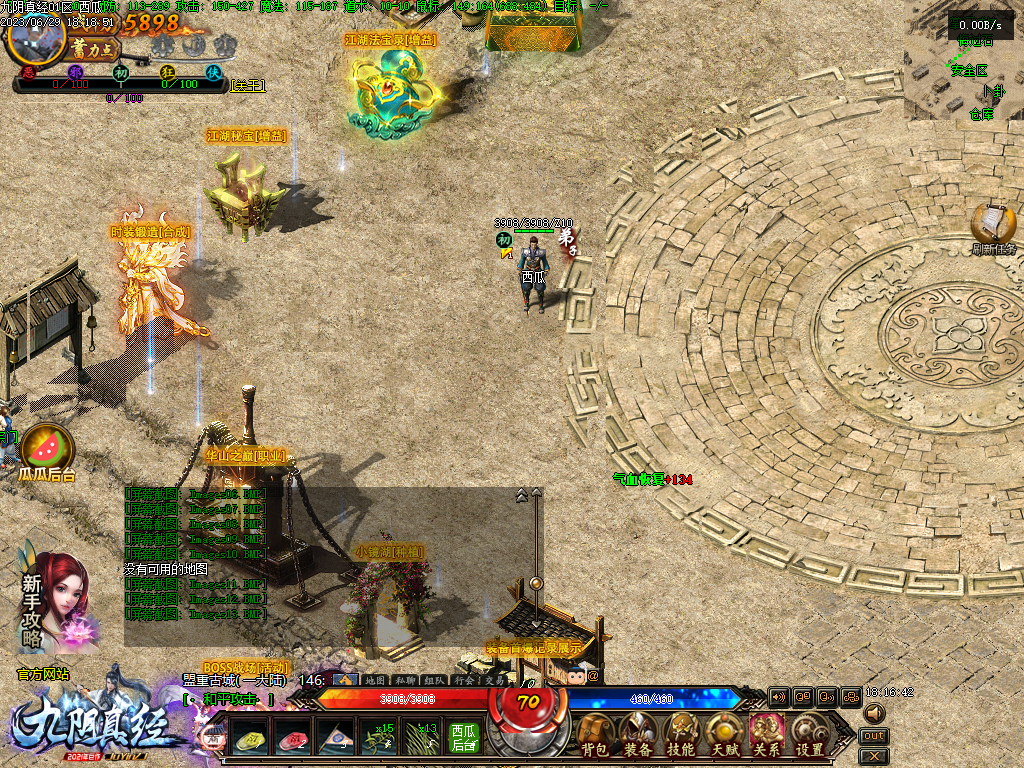The image size is (1024, 768).
Task: Click the speaker sound toggle button
Action: point(873,713)
